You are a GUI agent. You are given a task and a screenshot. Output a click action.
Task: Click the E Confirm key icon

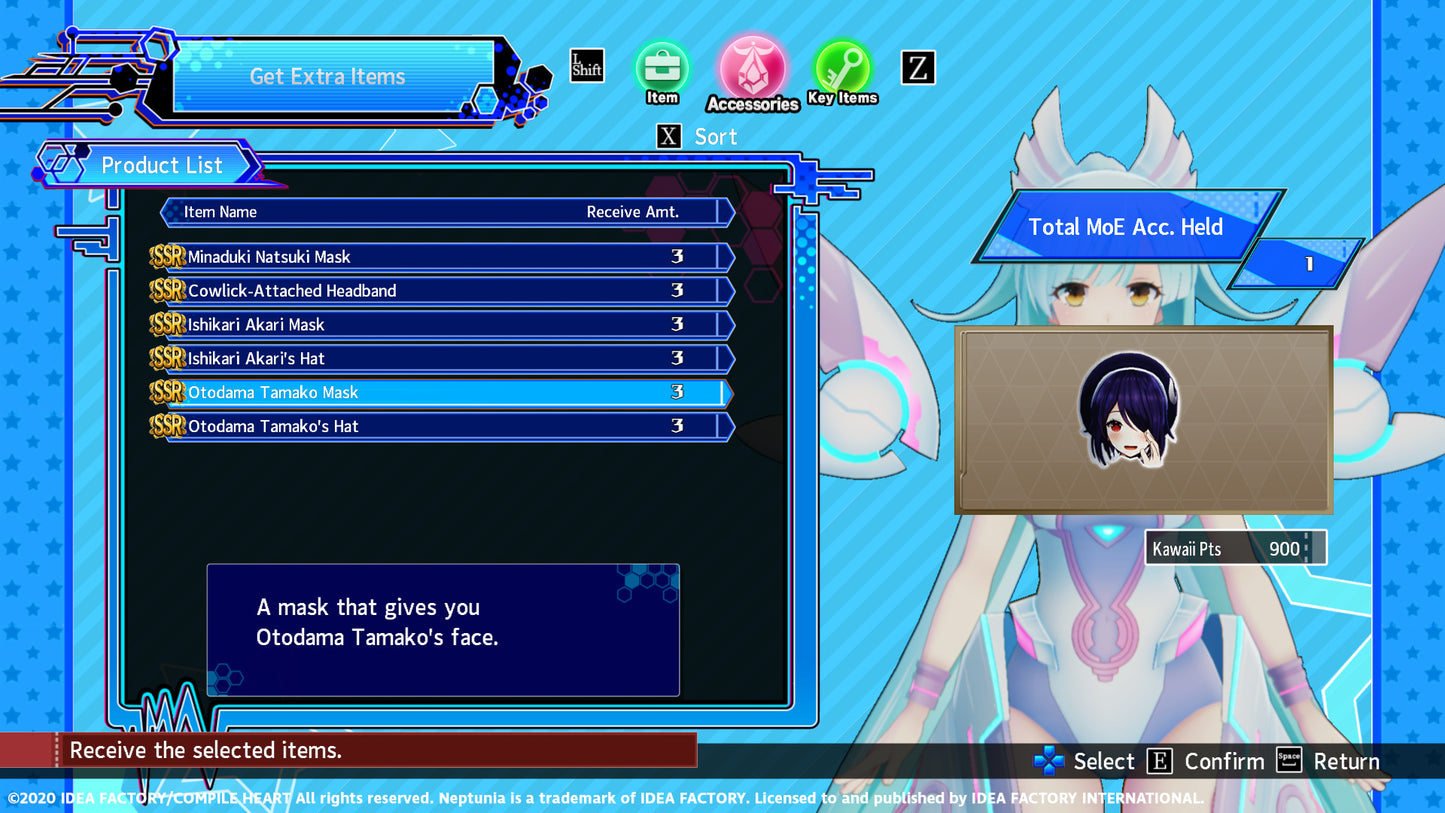point(1160,761)
